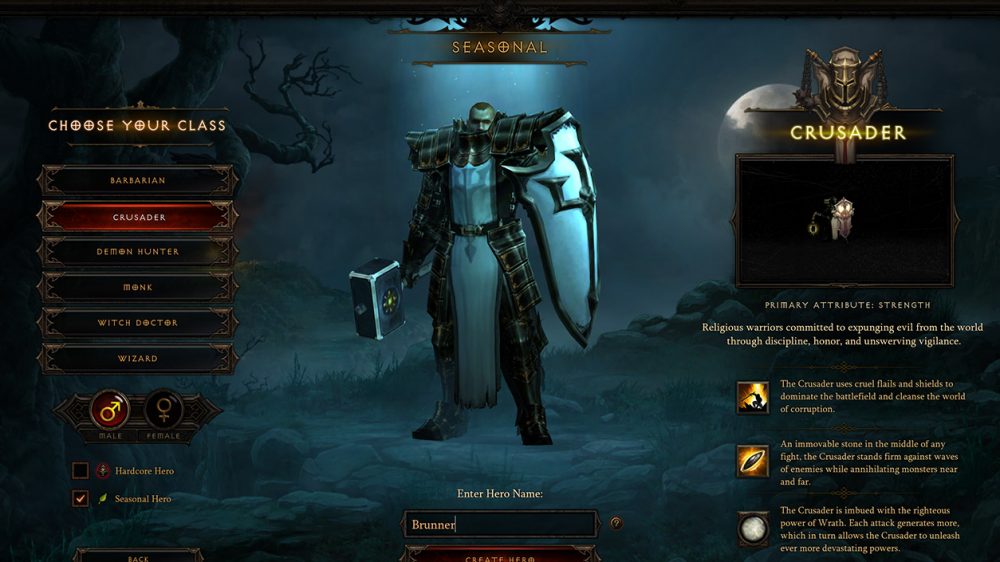Toggle the Hardcore Hero checkbox

[80, 470]
